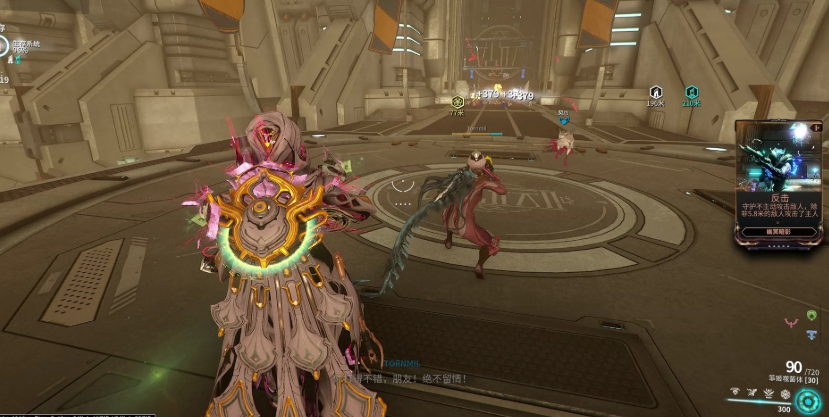Select the blue ally marker above the red warframe
Screen dimensions: 829x417
(x=564, y=121)
